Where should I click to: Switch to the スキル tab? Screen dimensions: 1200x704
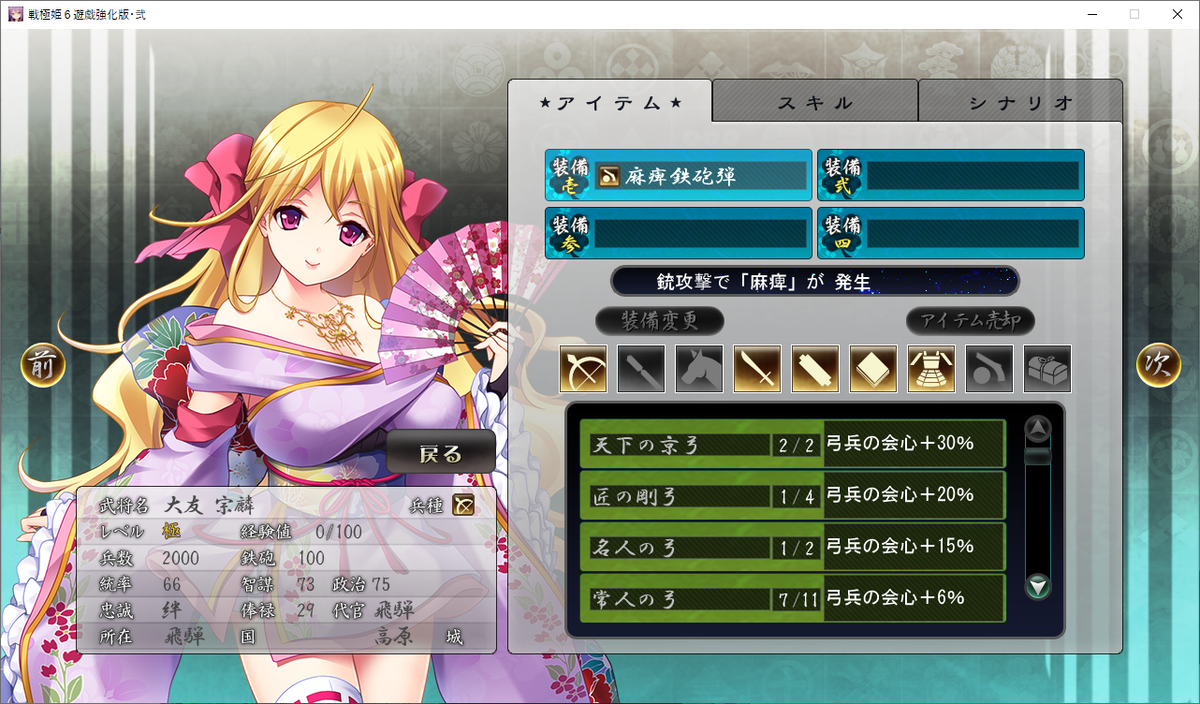click(x=815, y=102)
